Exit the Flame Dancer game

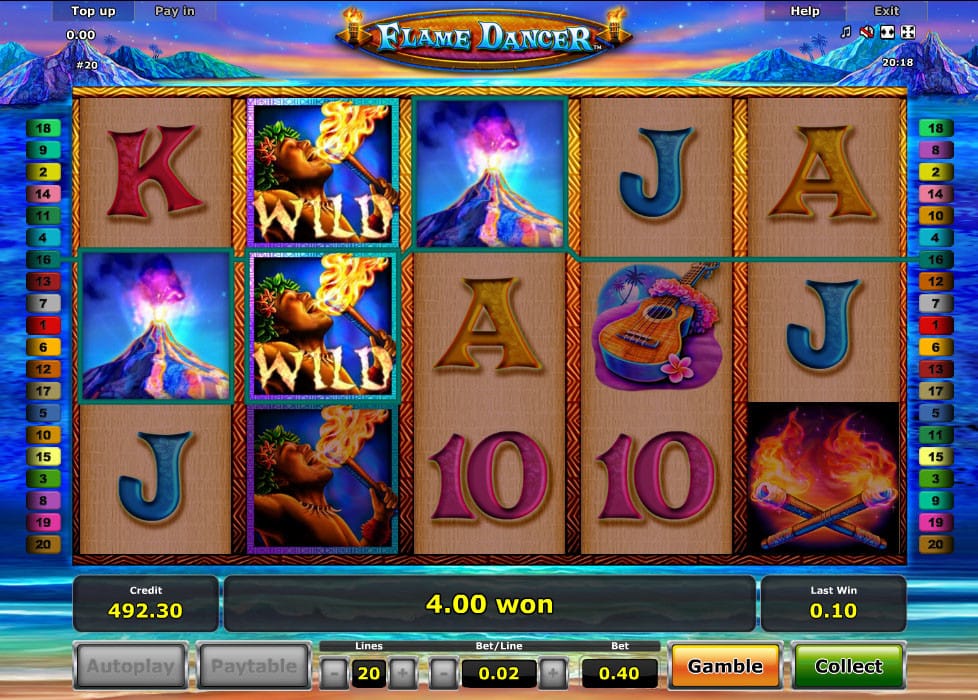[886, 11]
